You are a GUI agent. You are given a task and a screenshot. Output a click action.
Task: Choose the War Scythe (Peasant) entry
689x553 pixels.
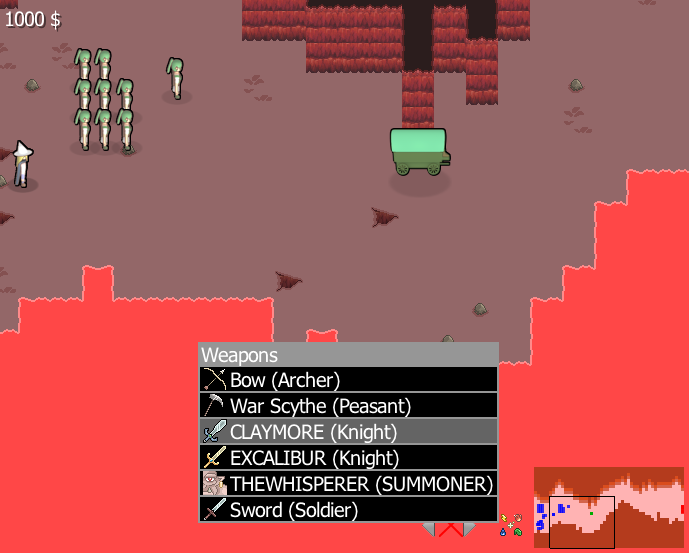tap(348, 406)
